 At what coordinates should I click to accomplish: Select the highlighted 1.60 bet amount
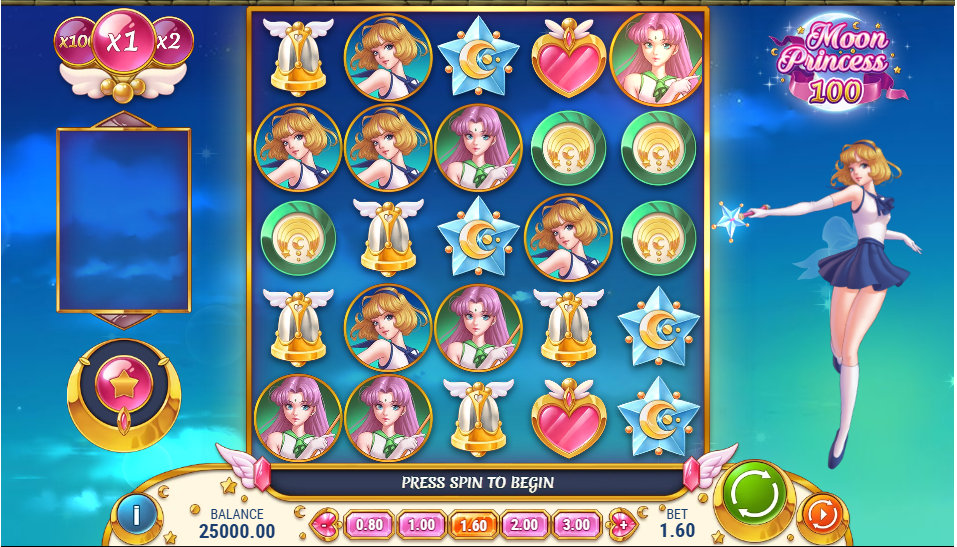(472, 523)
